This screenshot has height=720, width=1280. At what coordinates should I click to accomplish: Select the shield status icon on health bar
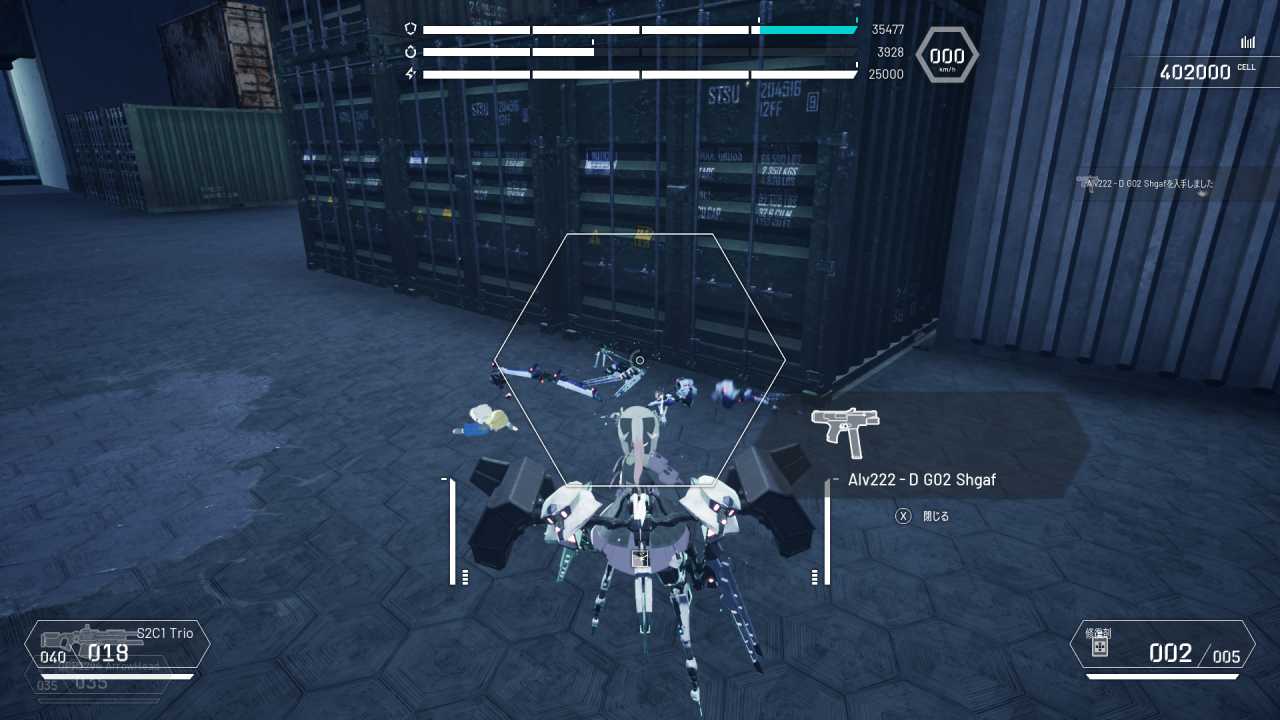411,29
